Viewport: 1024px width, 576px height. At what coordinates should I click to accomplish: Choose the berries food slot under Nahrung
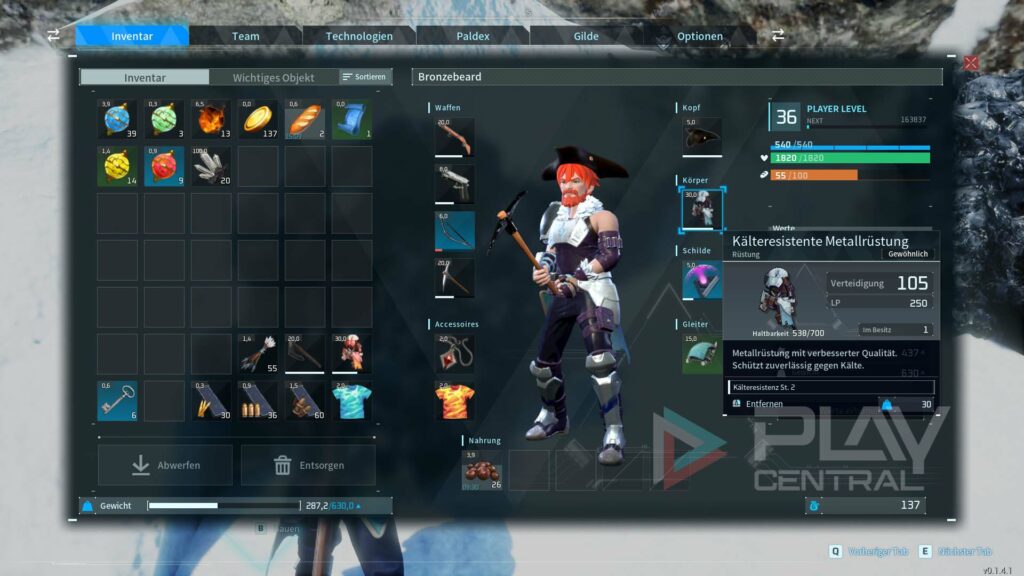[482, 470]
